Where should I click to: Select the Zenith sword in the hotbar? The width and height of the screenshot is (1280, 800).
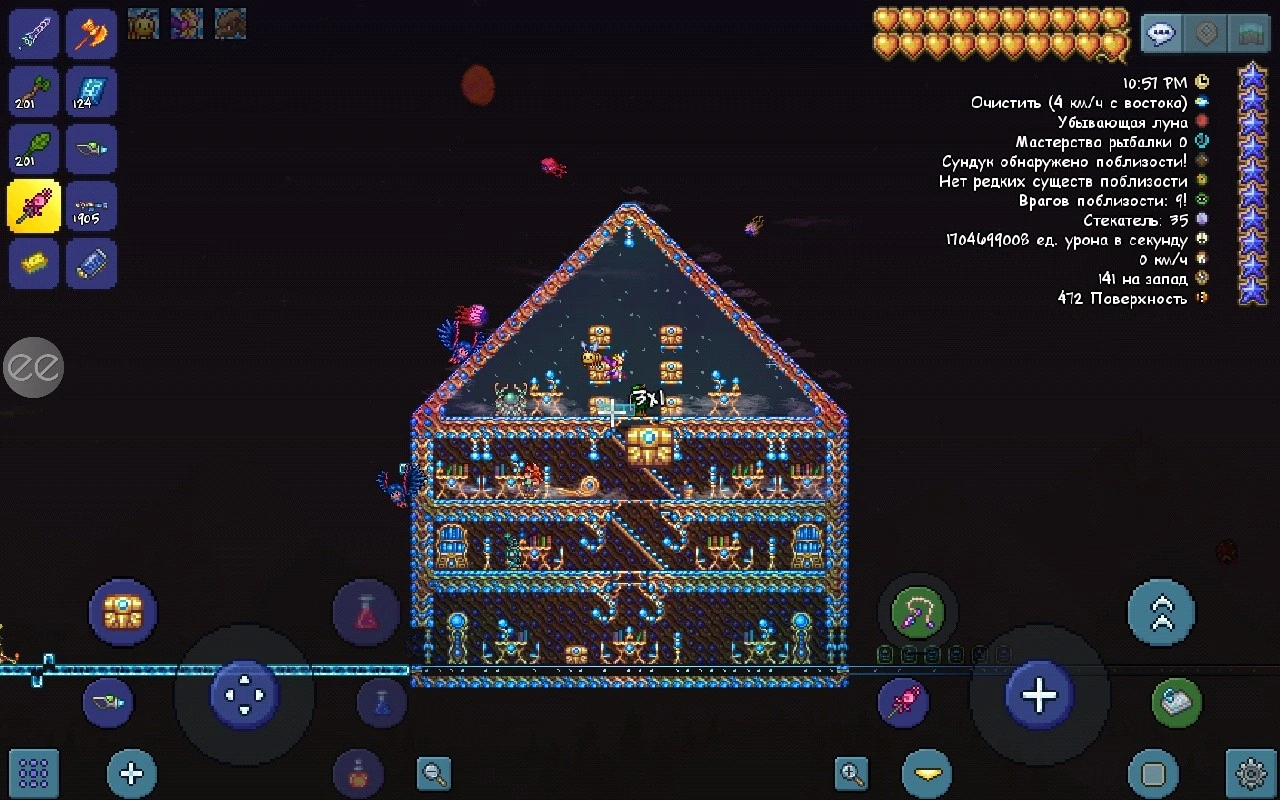tap(33, 33)
